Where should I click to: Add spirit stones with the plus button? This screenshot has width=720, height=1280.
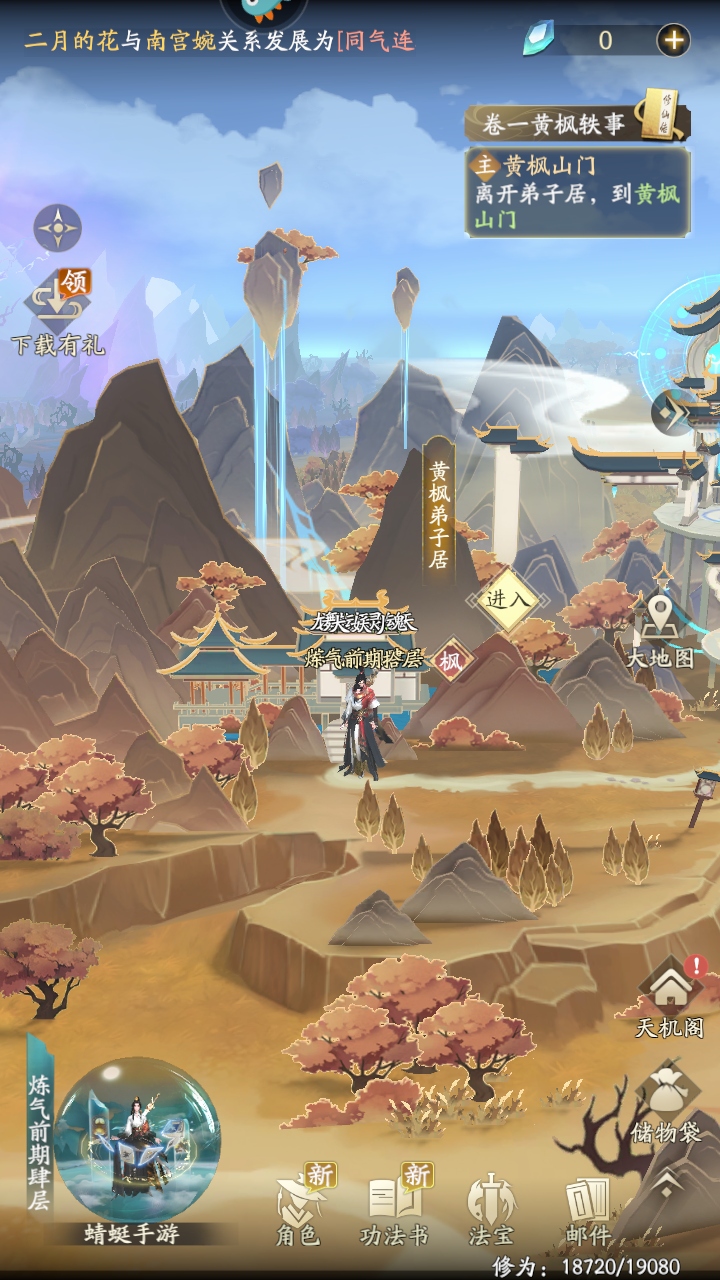(673, 40)
